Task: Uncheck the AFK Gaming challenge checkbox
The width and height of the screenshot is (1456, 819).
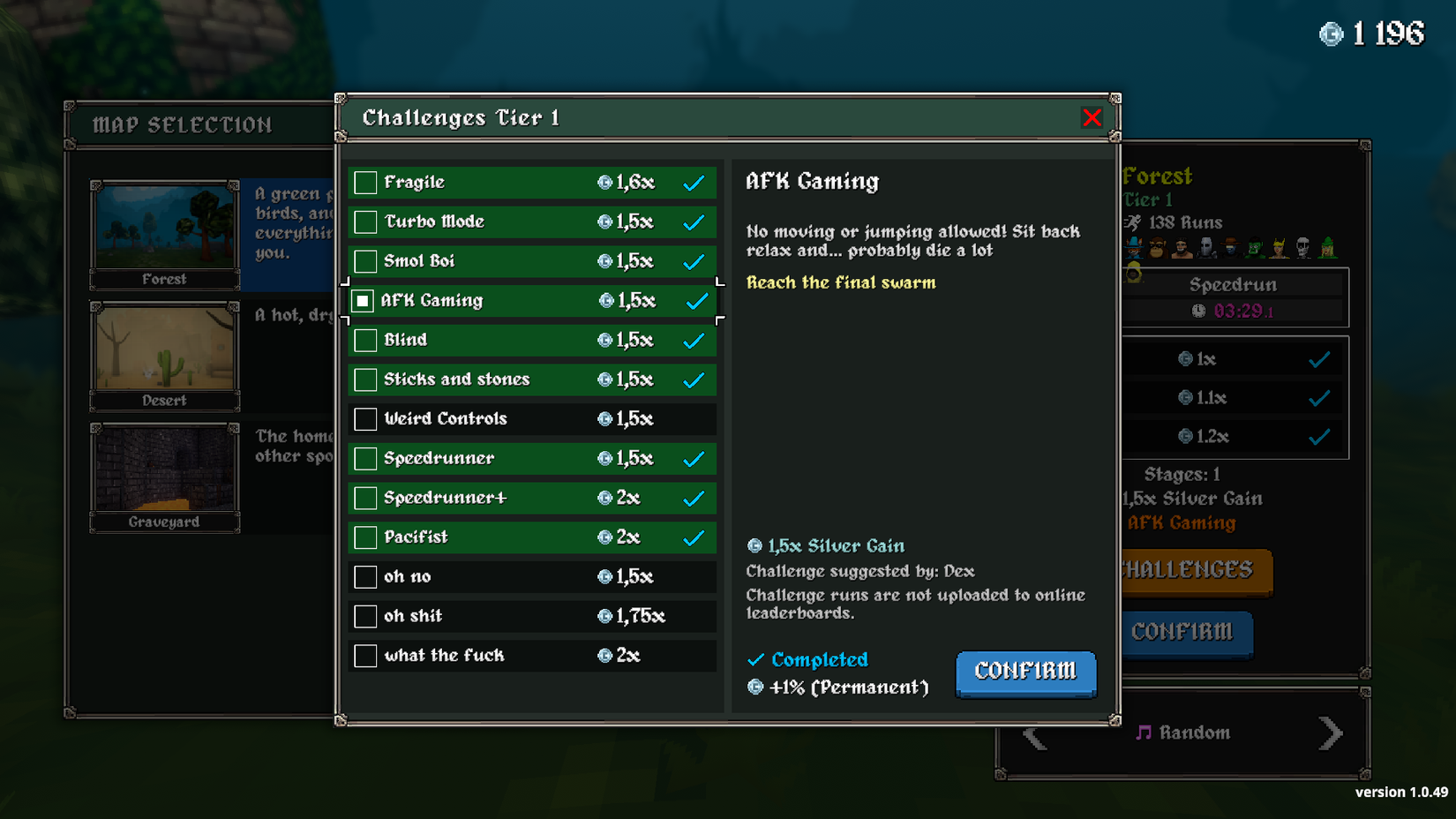Action: [364, 300]
